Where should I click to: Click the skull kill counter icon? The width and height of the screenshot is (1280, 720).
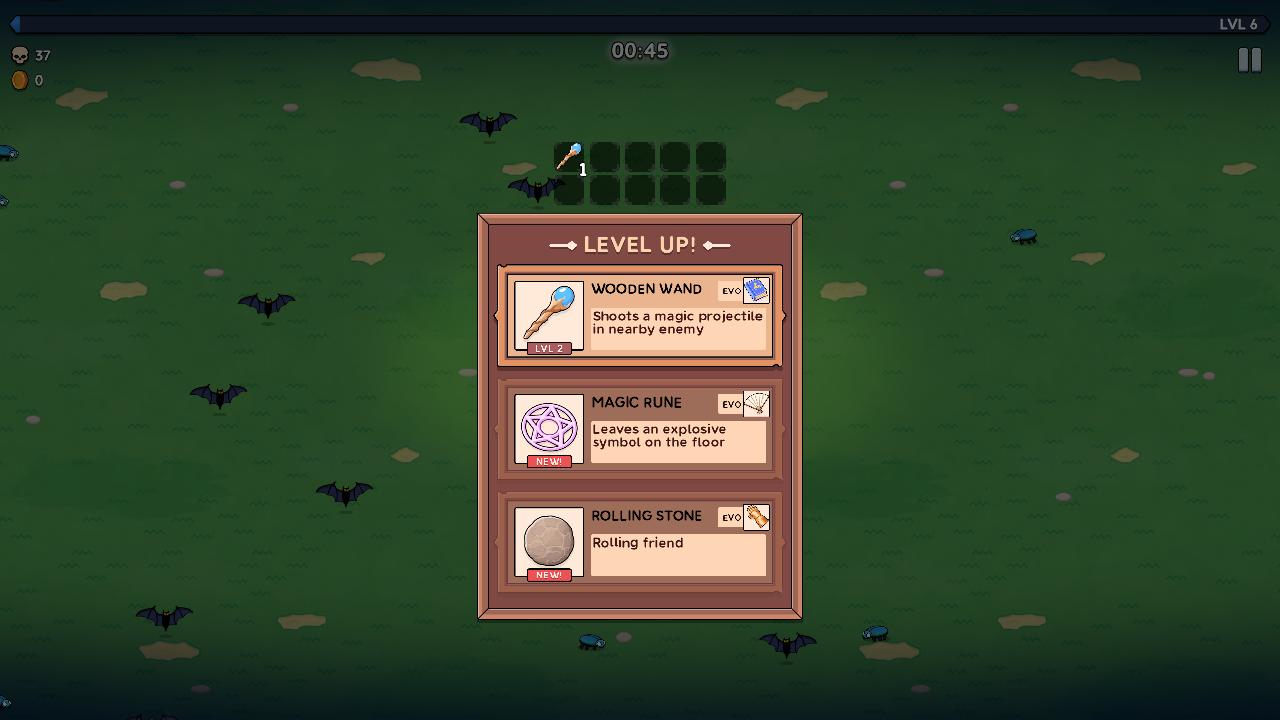click(20, 56)
